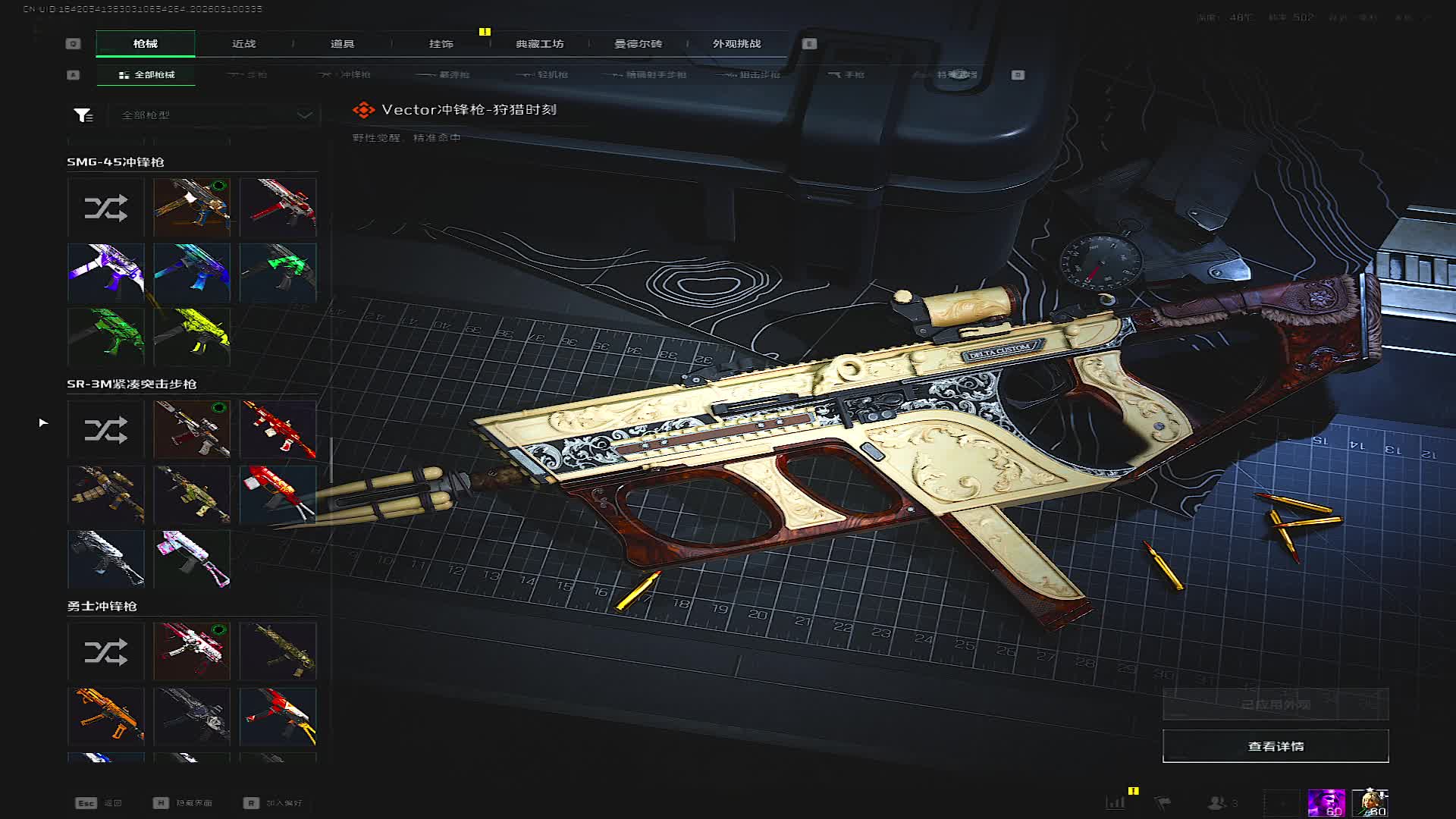Switch to the 近战 melee tab

pos(243,44)
